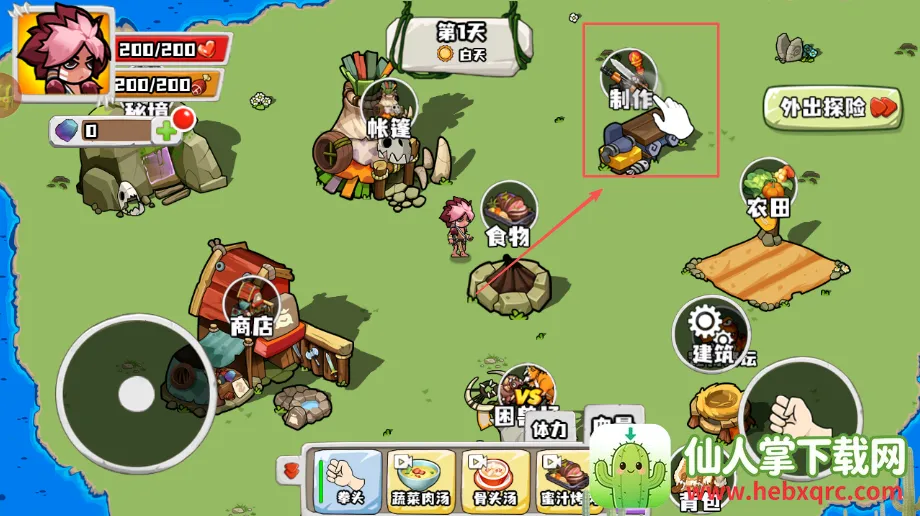Open the 帐篷 tent menu

pyautogui.click(x=389, y=107)
